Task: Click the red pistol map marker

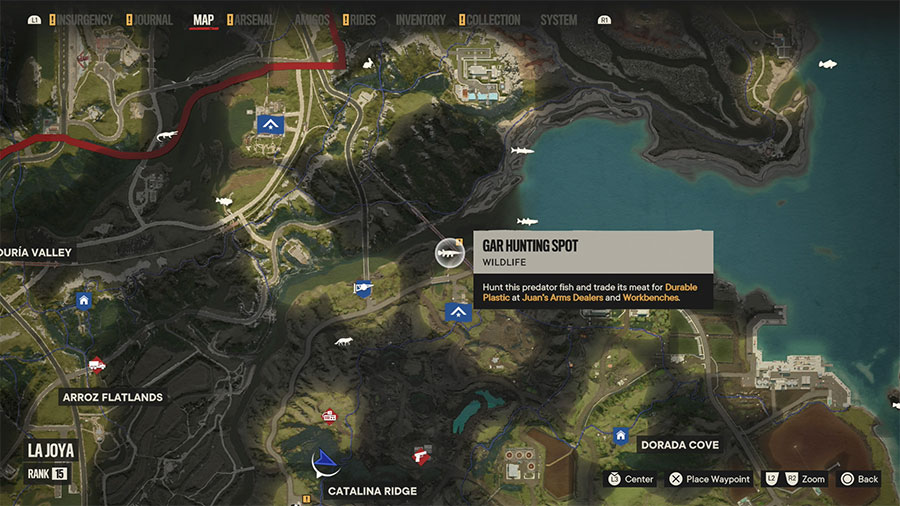Action: [x=422, y=457]
